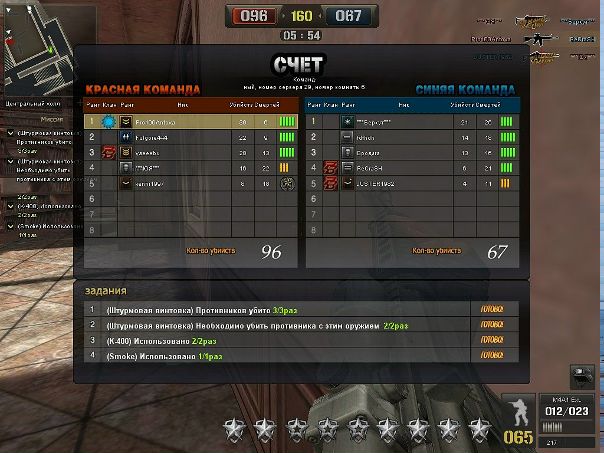
Task: Click the Синяя Команда team header
Action: [466, 88]
